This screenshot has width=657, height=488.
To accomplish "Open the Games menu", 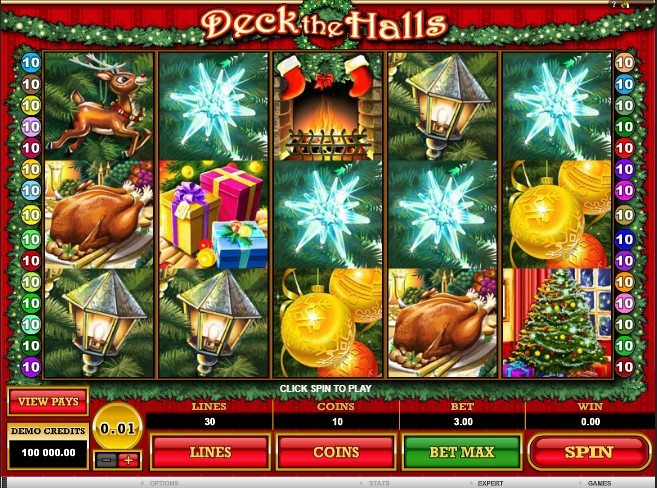I will tap(600, 482).
